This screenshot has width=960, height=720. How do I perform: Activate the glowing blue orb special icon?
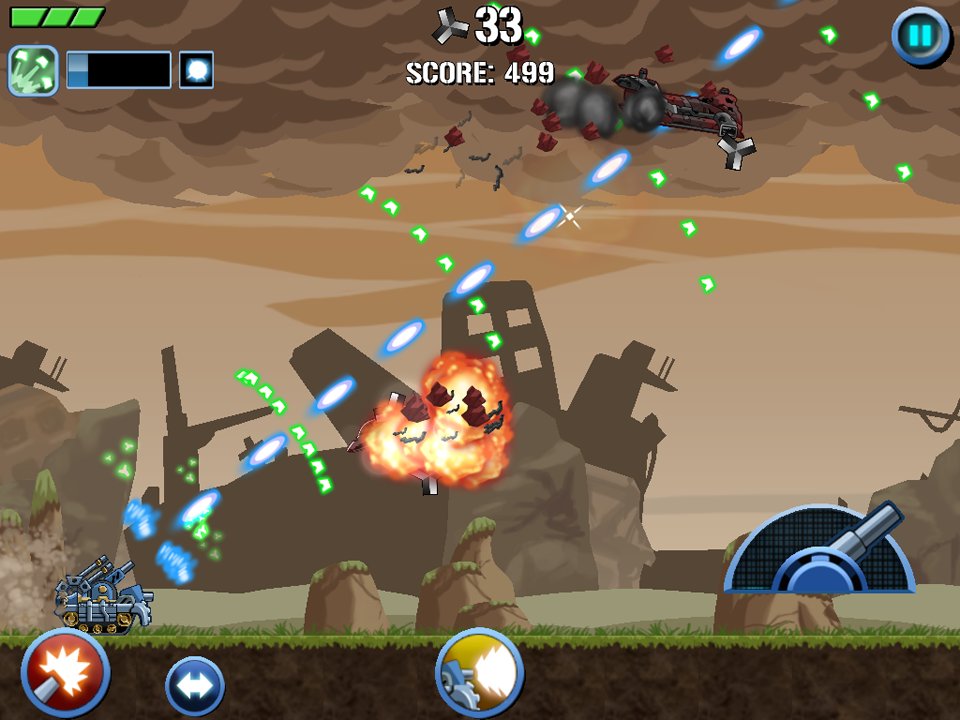click(196, 70)
